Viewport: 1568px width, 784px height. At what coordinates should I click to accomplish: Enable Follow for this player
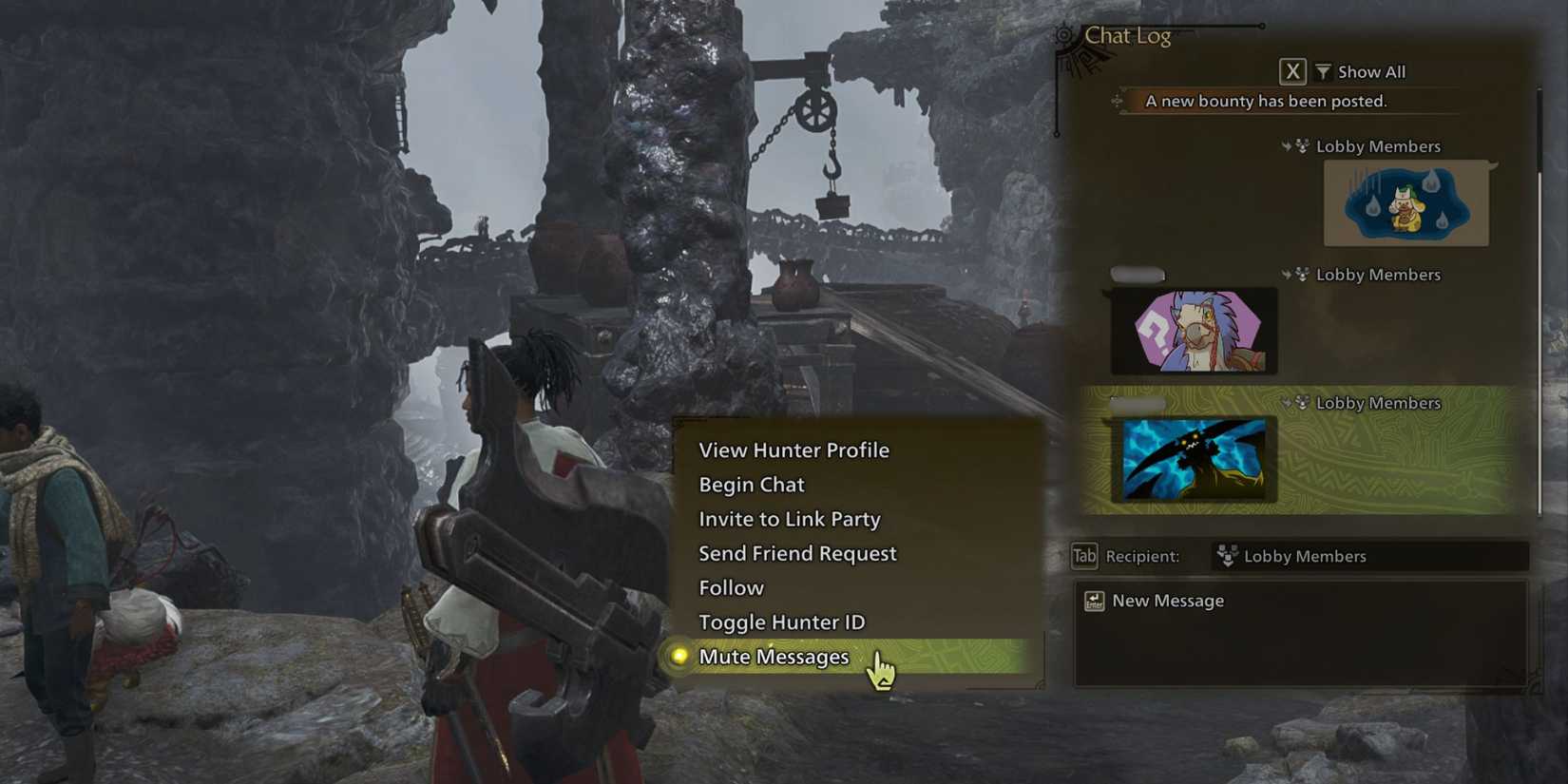(x=731, y=587)
